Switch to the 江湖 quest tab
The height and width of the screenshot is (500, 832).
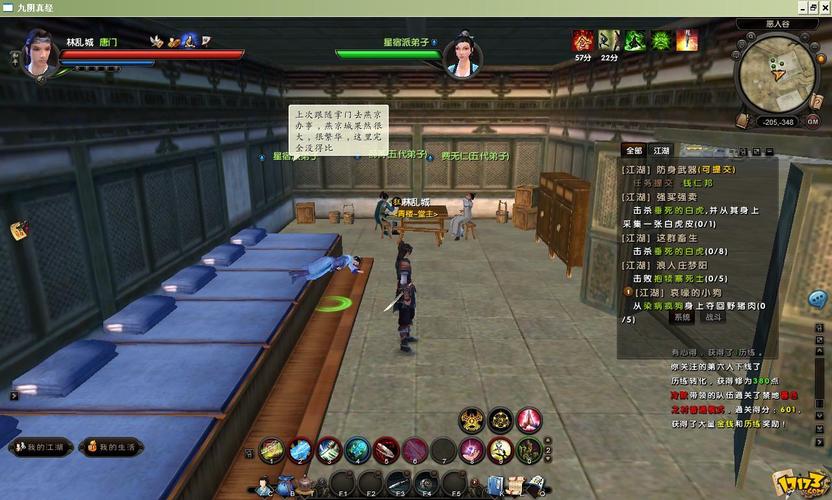click(661, 150)
